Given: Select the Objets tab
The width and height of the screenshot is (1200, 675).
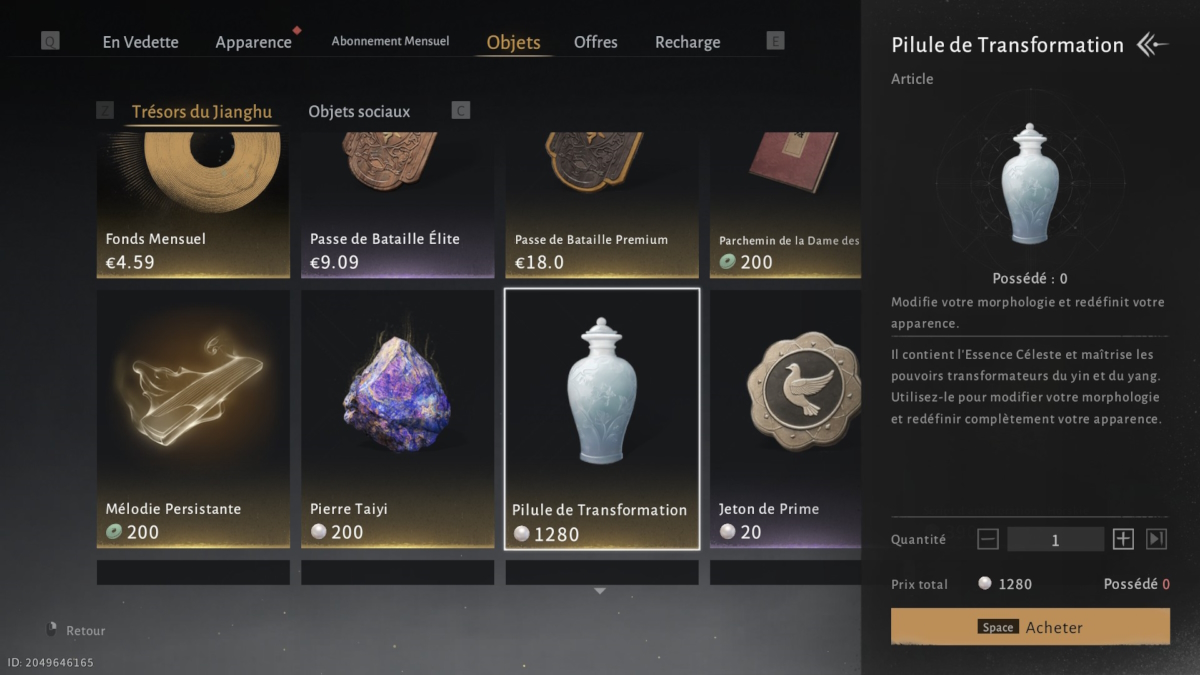Looking at the screenshot, I should click(x=513, y=42).
